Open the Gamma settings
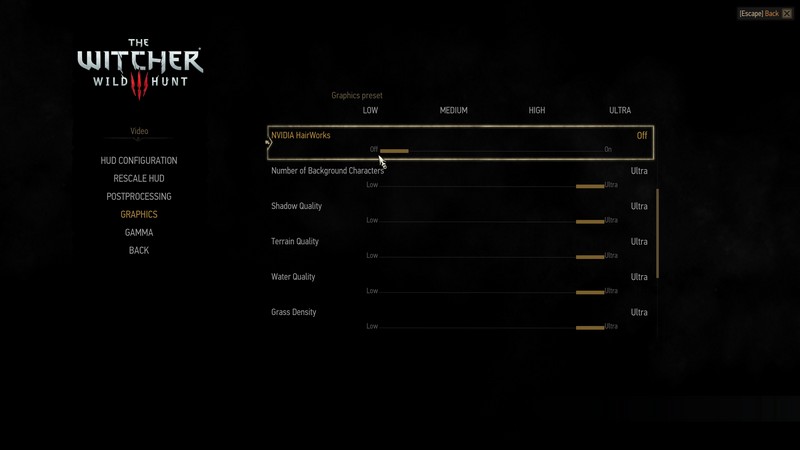 (139, 232)
